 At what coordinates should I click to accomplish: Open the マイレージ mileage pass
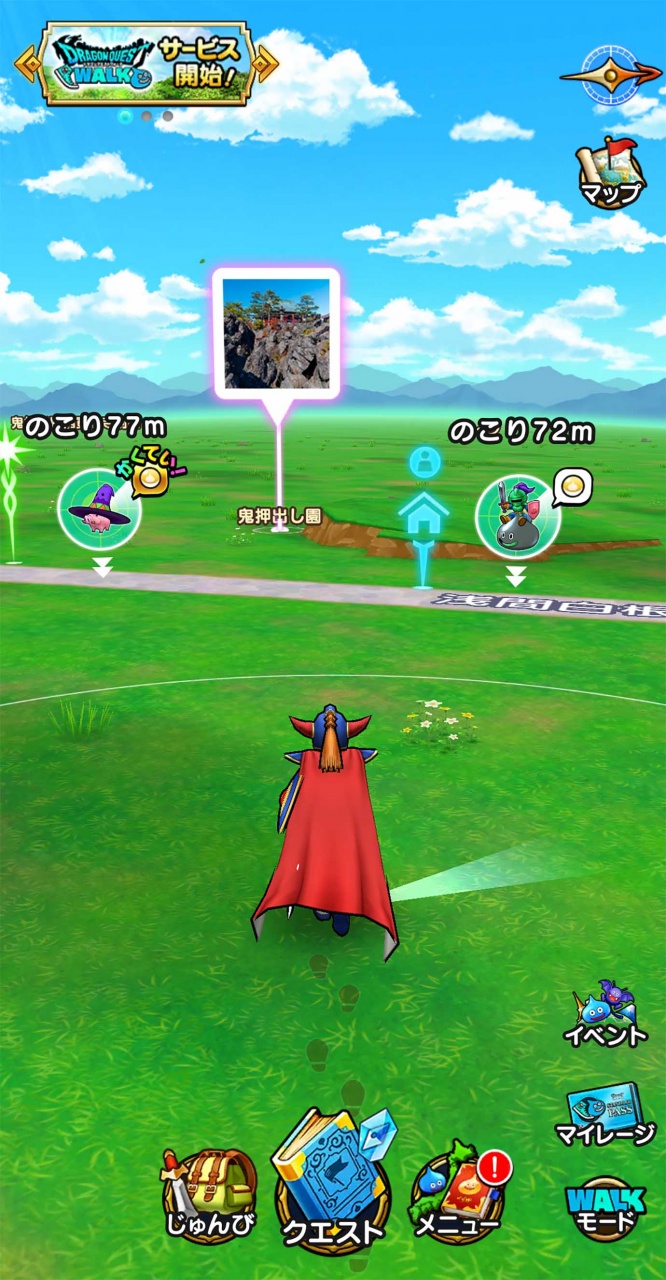(x=604, y=1115)
